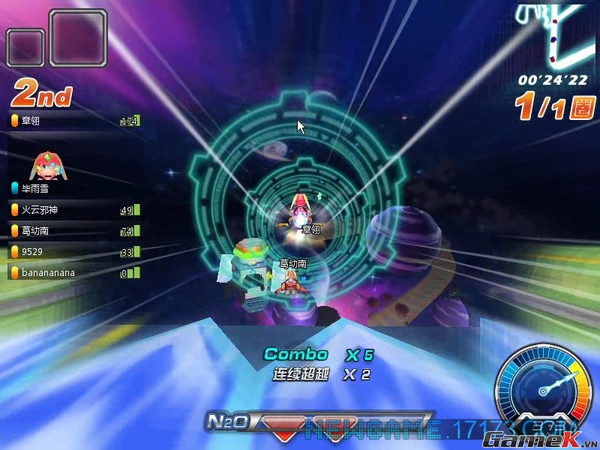The width and height of the screenshot is (600, 450).
Task: Click the 毕雨雪 player avatar portrait
Action: (42, 164)
